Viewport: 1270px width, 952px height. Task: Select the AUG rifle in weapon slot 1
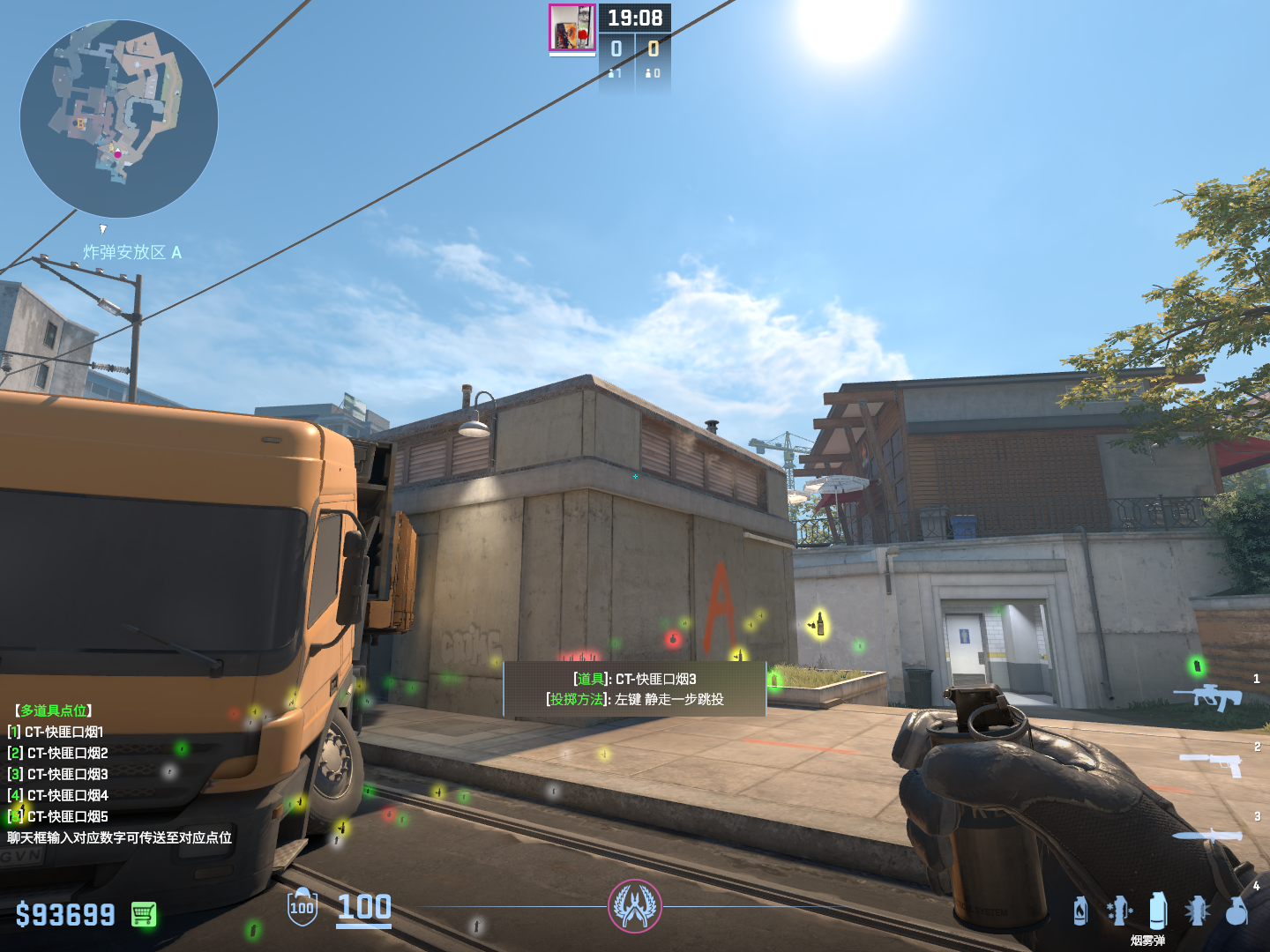[x=1207, y=696]
